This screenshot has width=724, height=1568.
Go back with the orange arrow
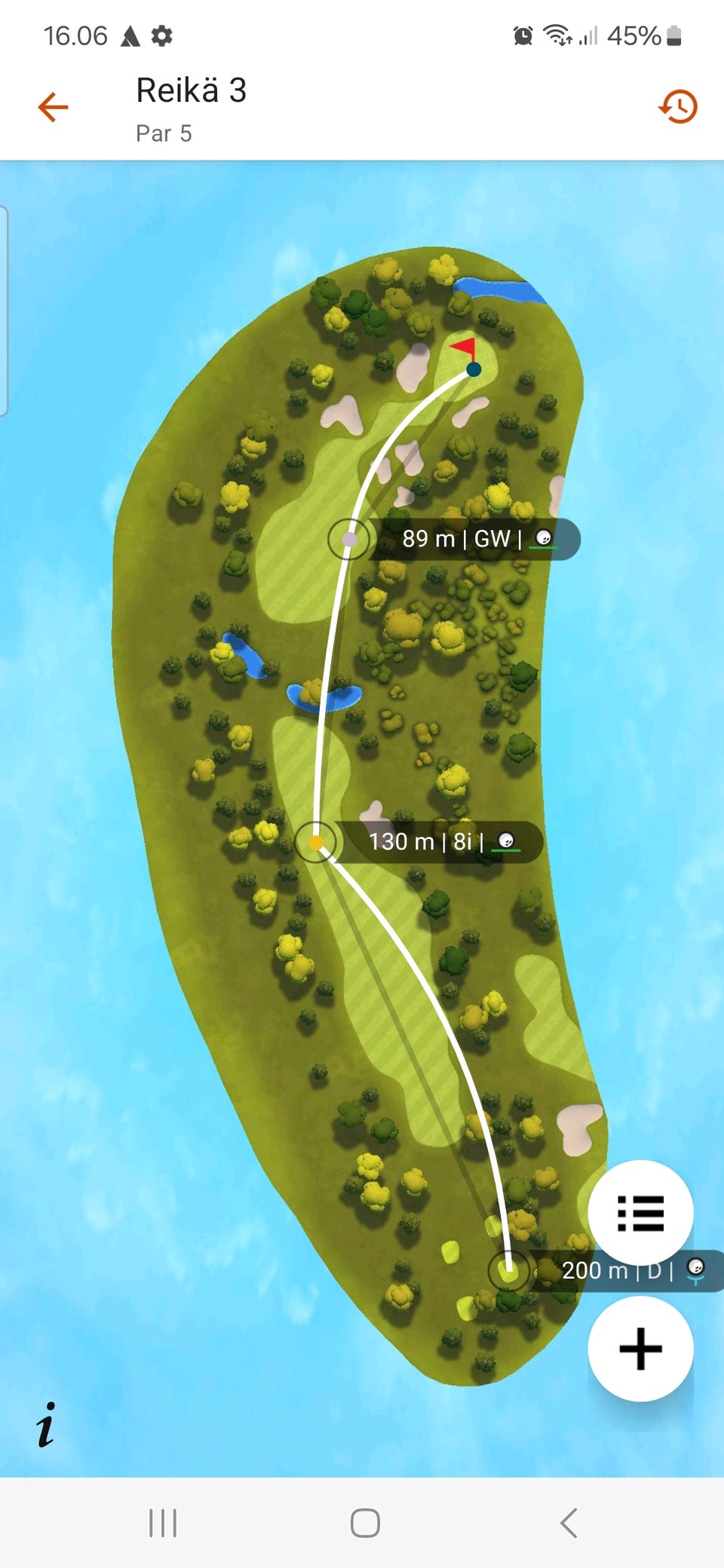54,107
